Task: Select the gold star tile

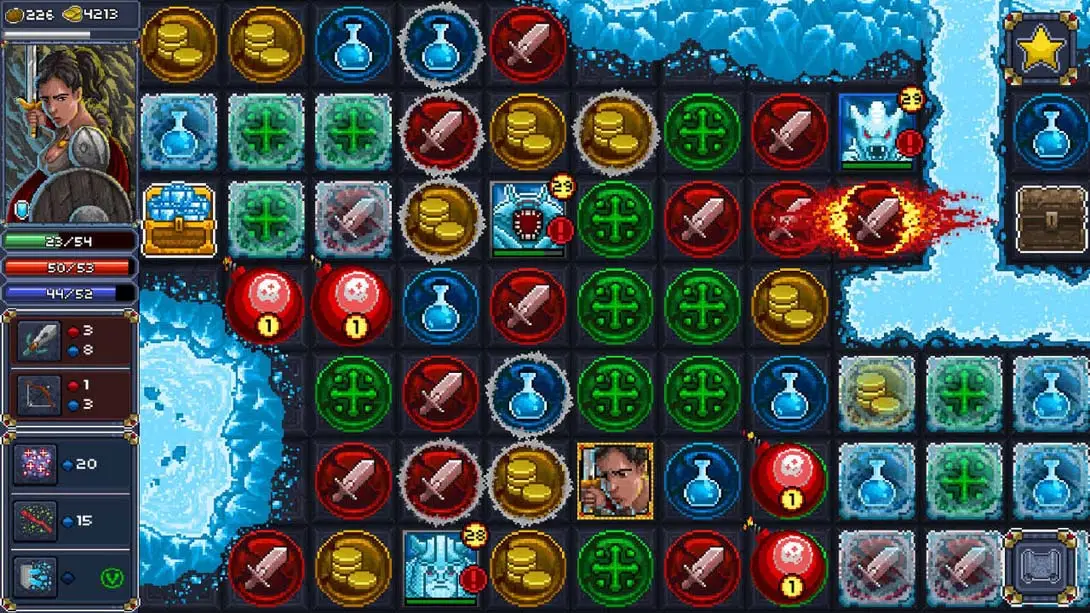Action: pyautogui.click(x=1040, y=48)
